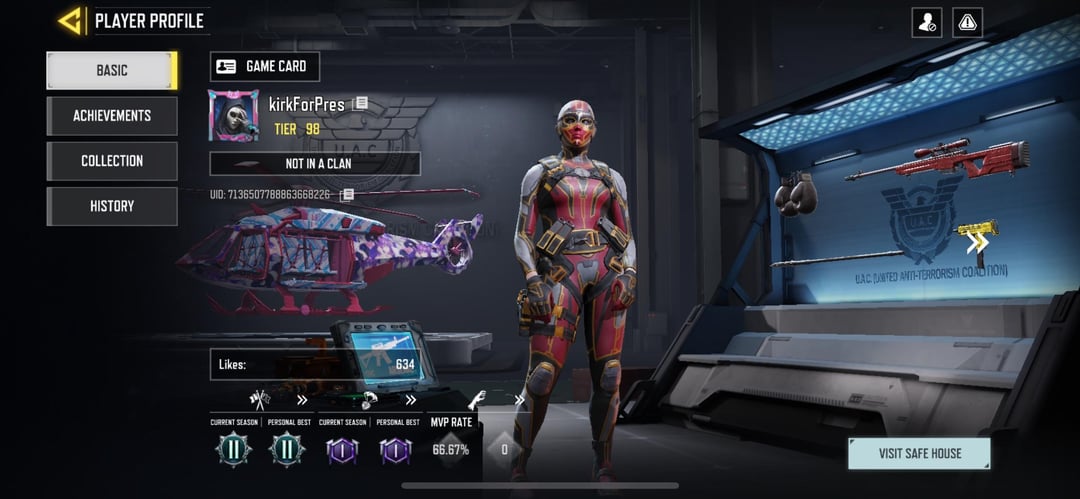Copy the UID number

tap(347, 194)
